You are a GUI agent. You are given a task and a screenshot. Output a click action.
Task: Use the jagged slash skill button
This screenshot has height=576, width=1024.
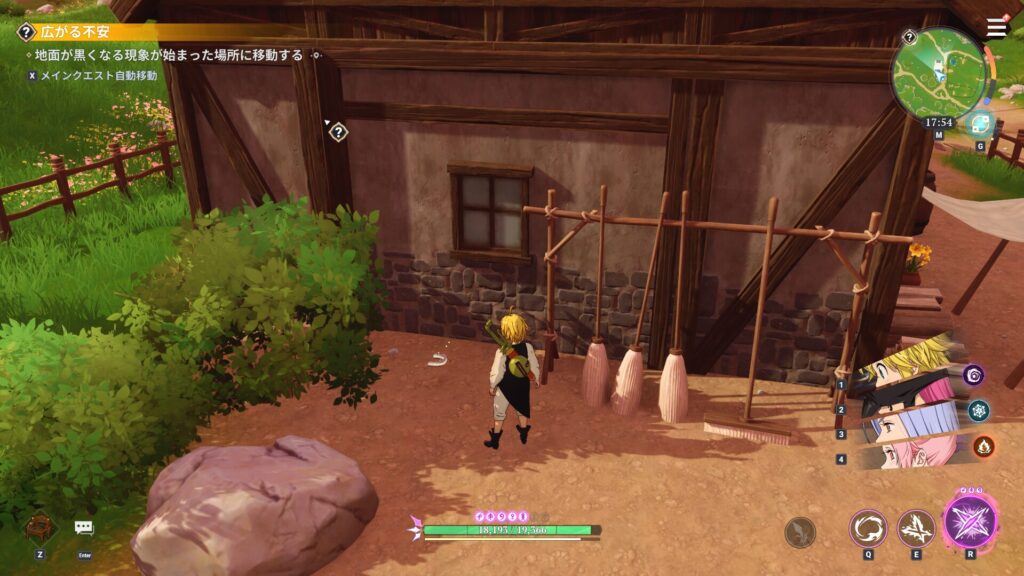[x=915, y=527]
